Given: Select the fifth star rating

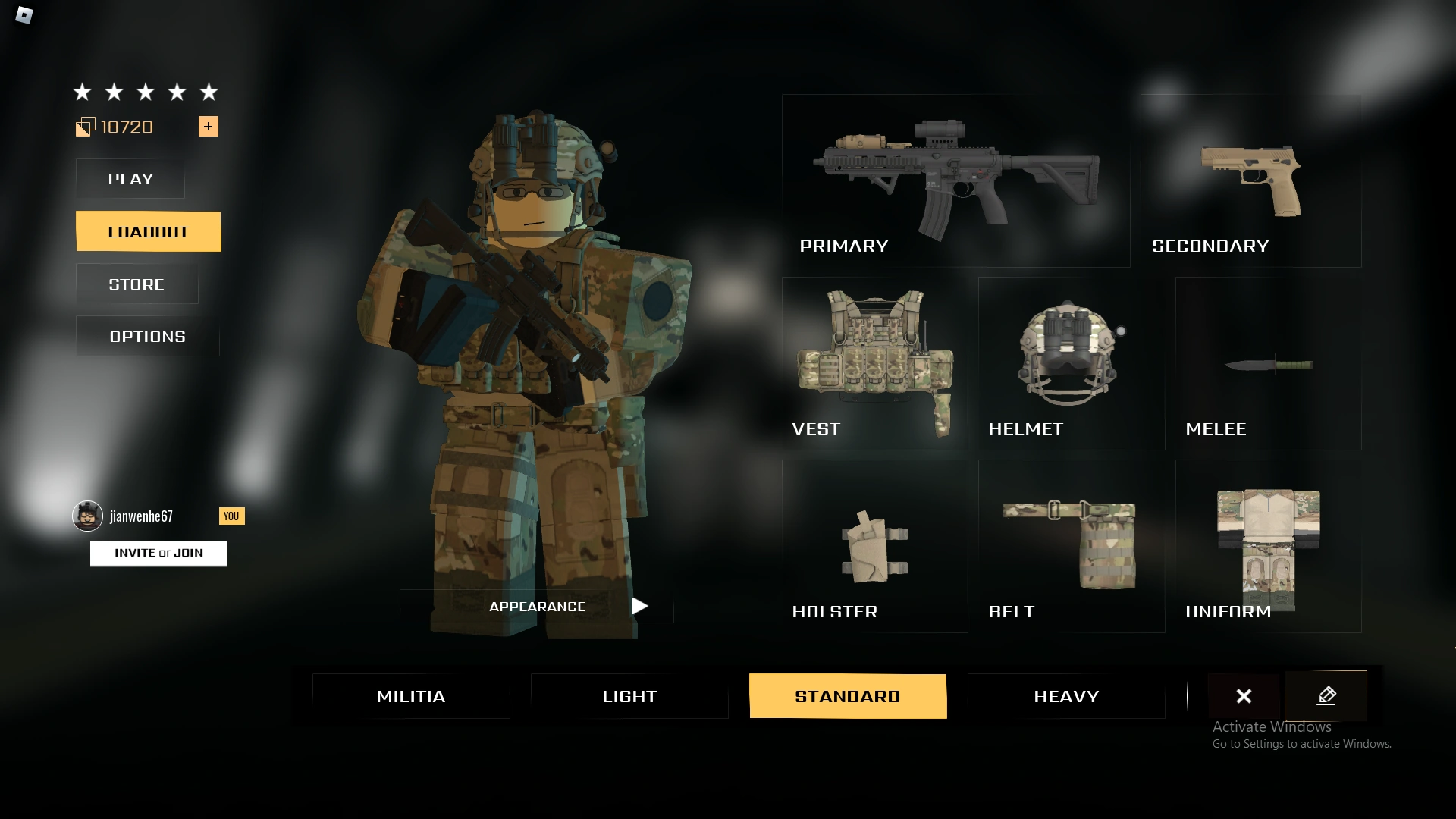Looking at the screenshot, I should 209,92.
